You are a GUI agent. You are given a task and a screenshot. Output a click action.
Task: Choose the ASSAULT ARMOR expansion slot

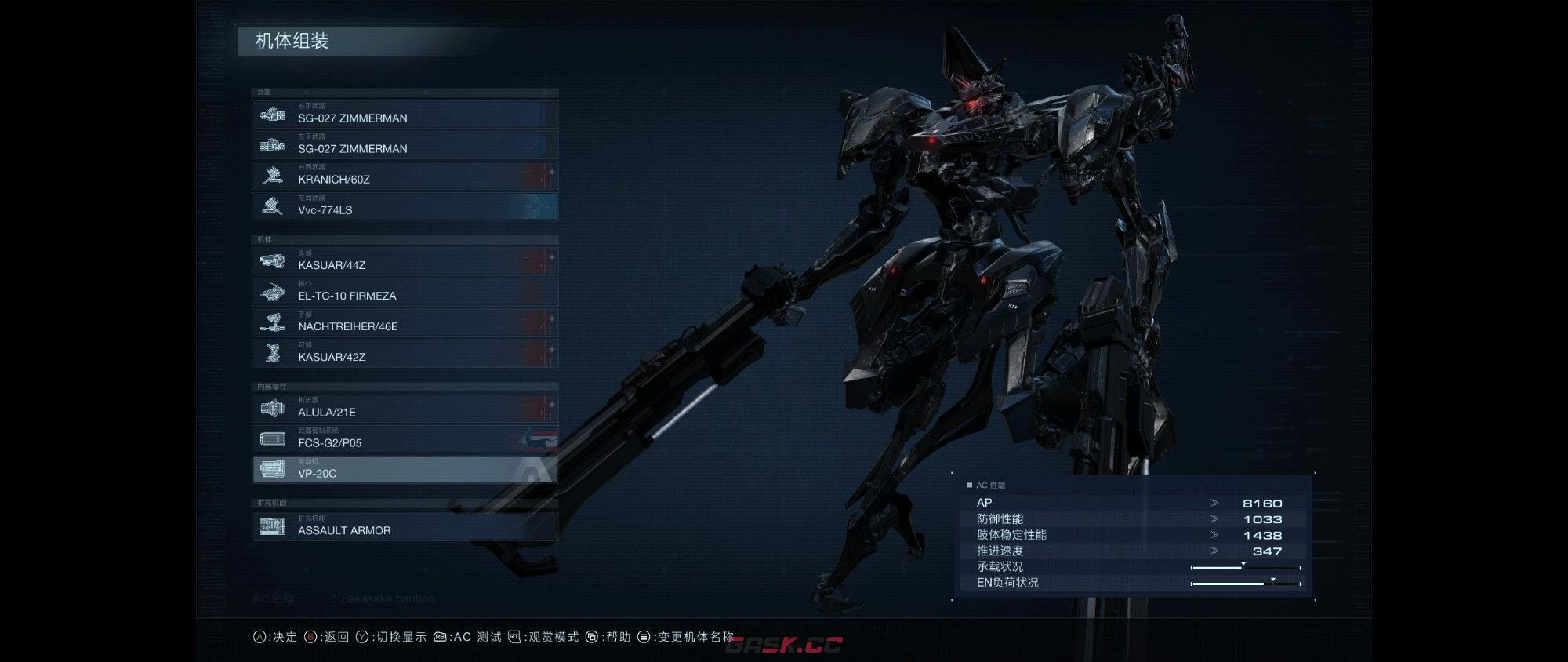point(405,526)
